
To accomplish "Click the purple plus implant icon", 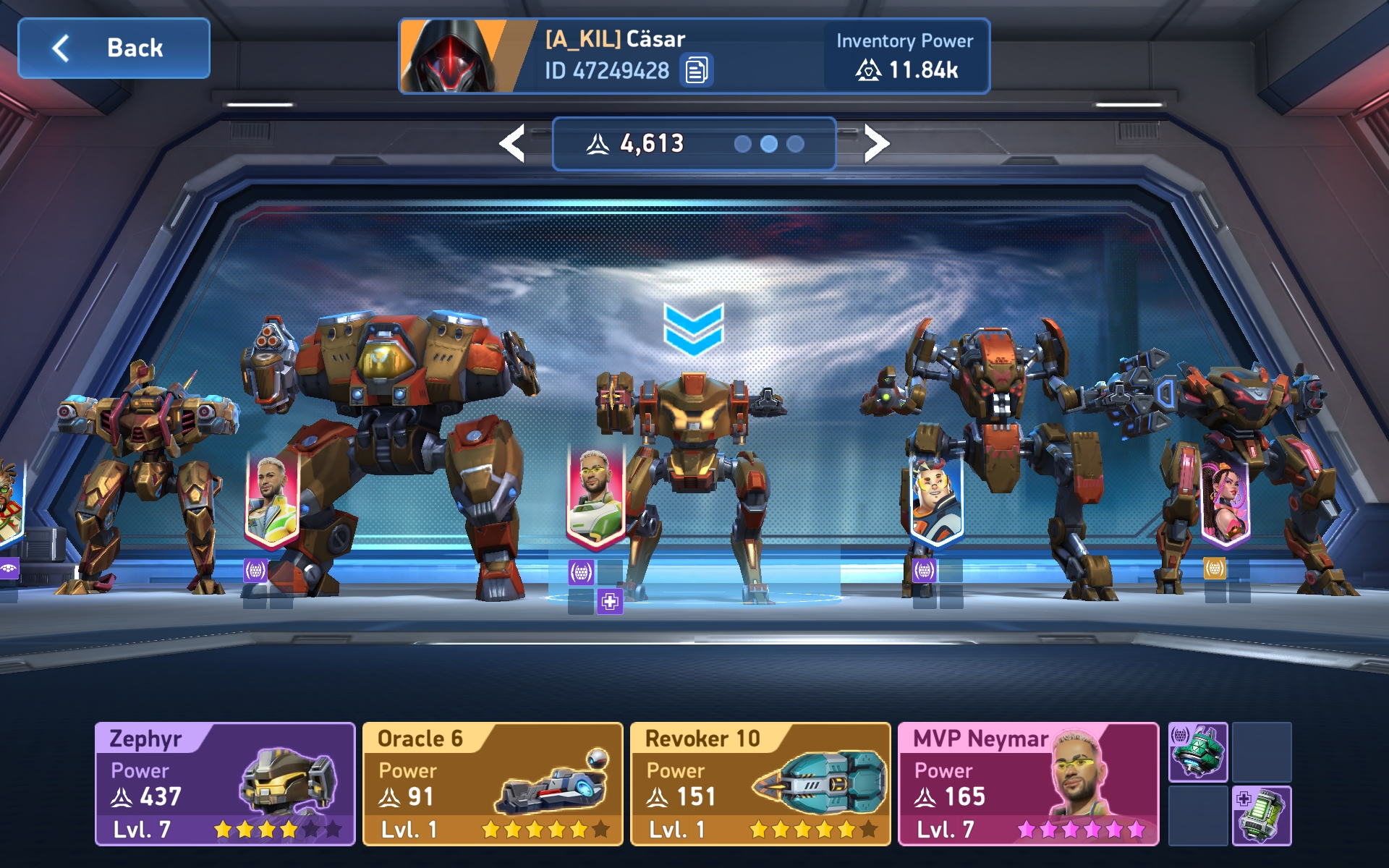I will (x=610, y=602).
